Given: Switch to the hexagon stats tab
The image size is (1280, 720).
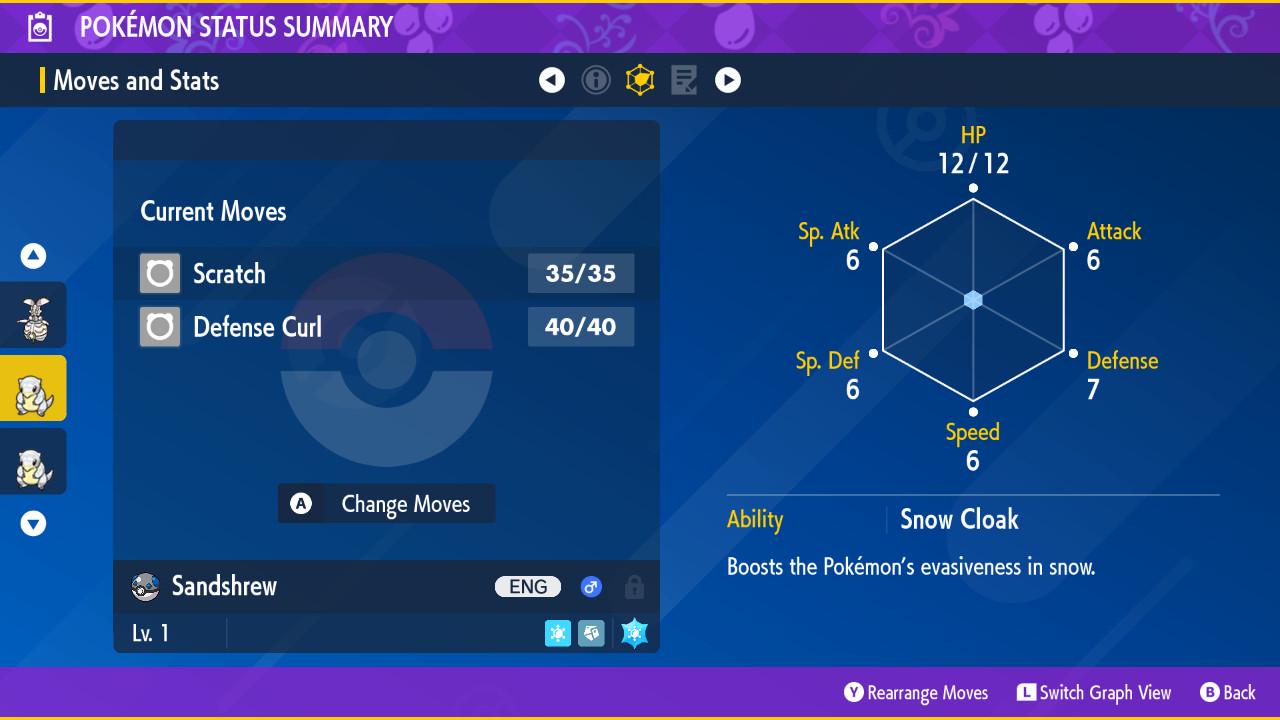Looking at the screenshot, I should (x=640, y=80).
